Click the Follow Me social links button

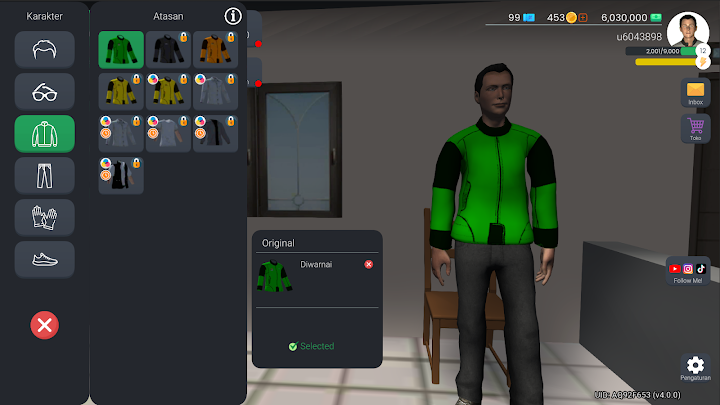click(x=688, y=271)
